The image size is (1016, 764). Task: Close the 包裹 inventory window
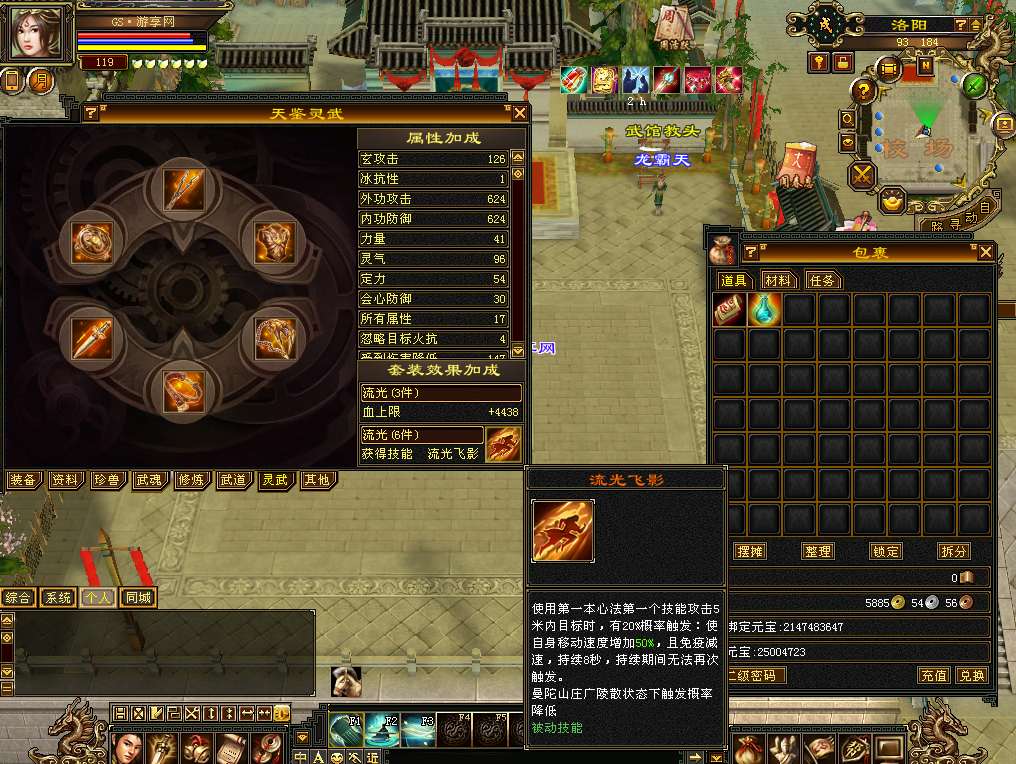[986, 252]
